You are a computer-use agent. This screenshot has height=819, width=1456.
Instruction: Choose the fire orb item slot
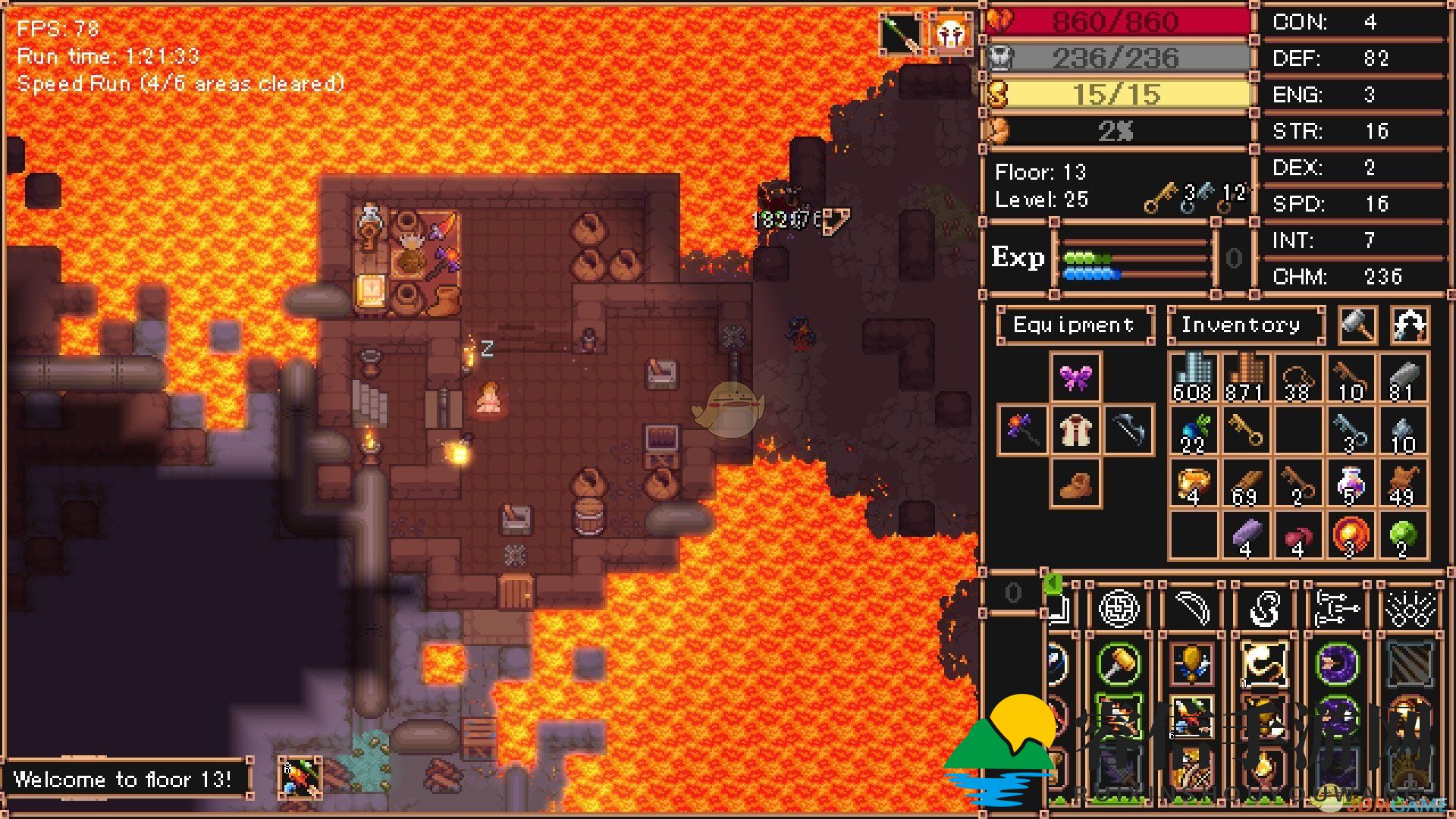(1351, 536)
